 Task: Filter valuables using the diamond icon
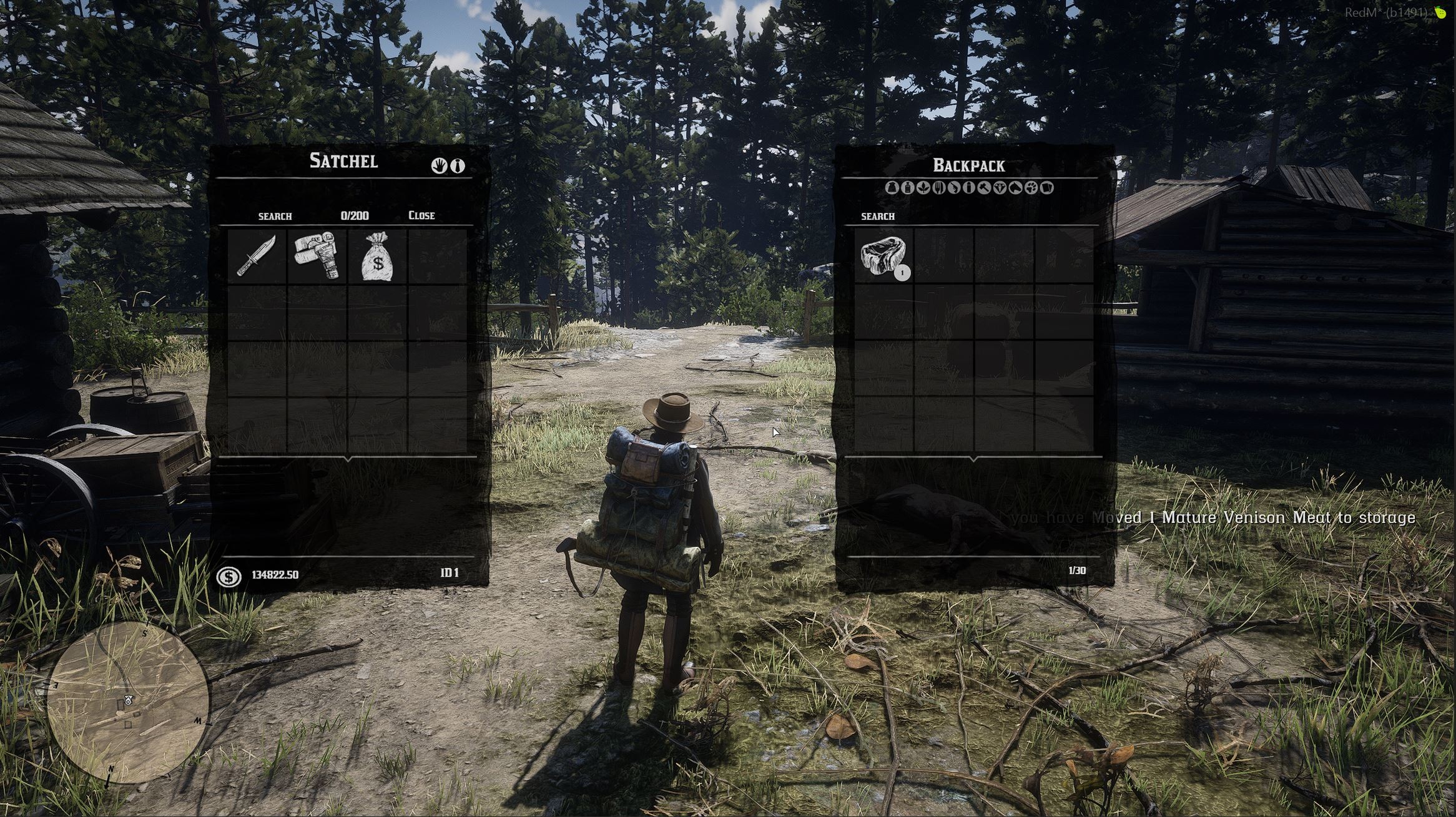coord(1000,187)
